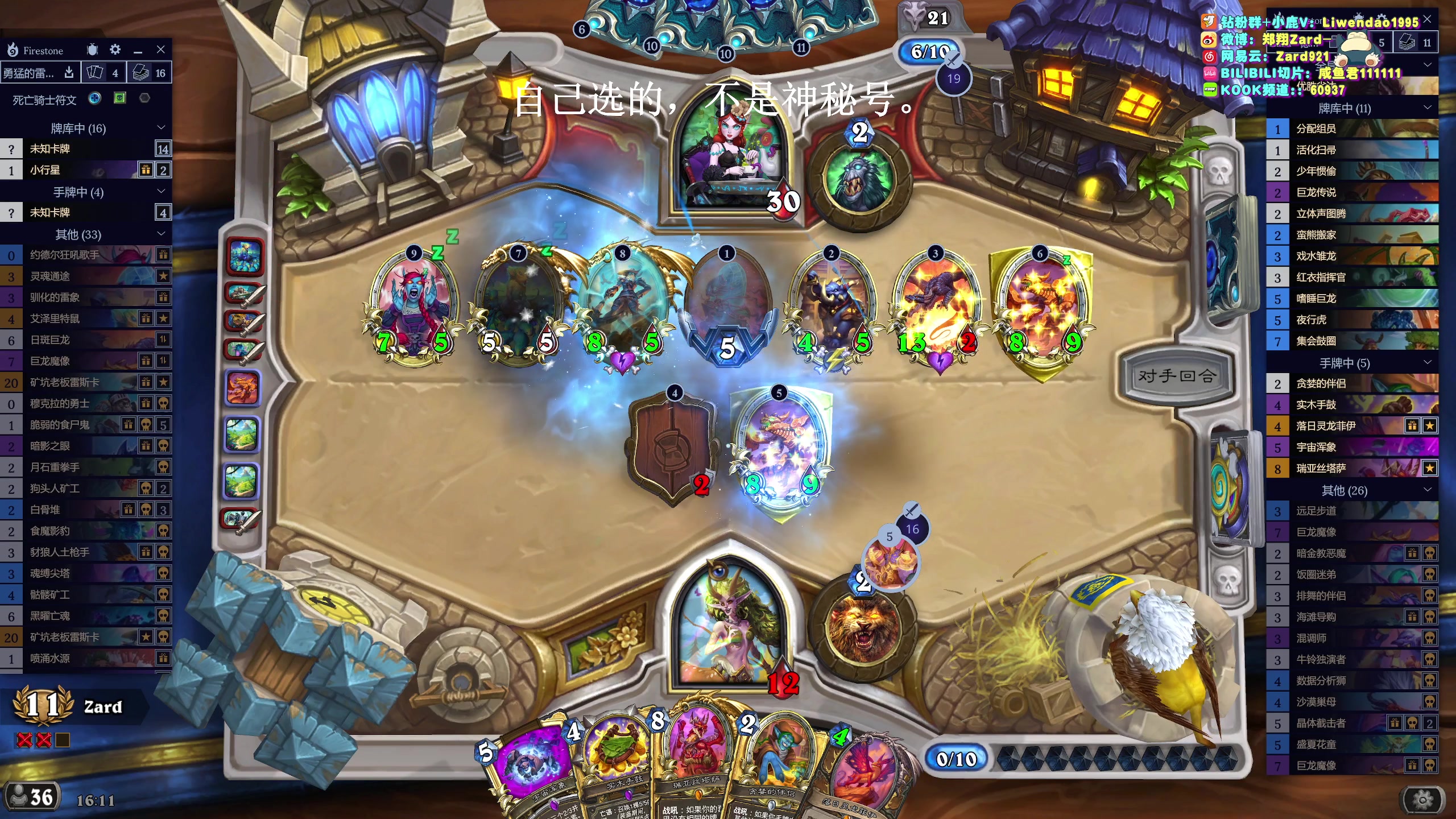Select the 贪婪的伴侣 card in hand

[x=773, y=762]
